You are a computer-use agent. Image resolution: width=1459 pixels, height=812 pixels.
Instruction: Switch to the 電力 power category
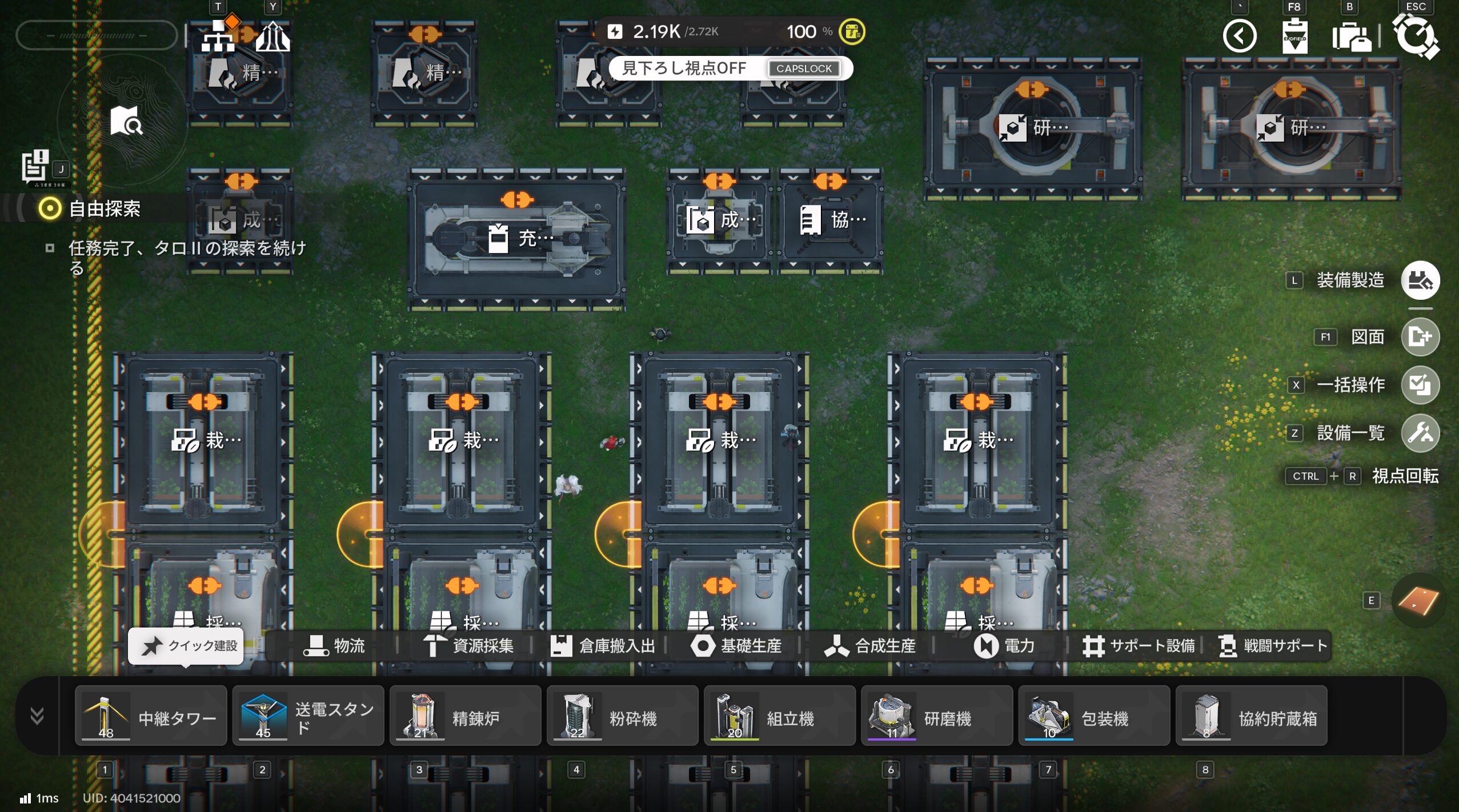tap(1004, 646)
